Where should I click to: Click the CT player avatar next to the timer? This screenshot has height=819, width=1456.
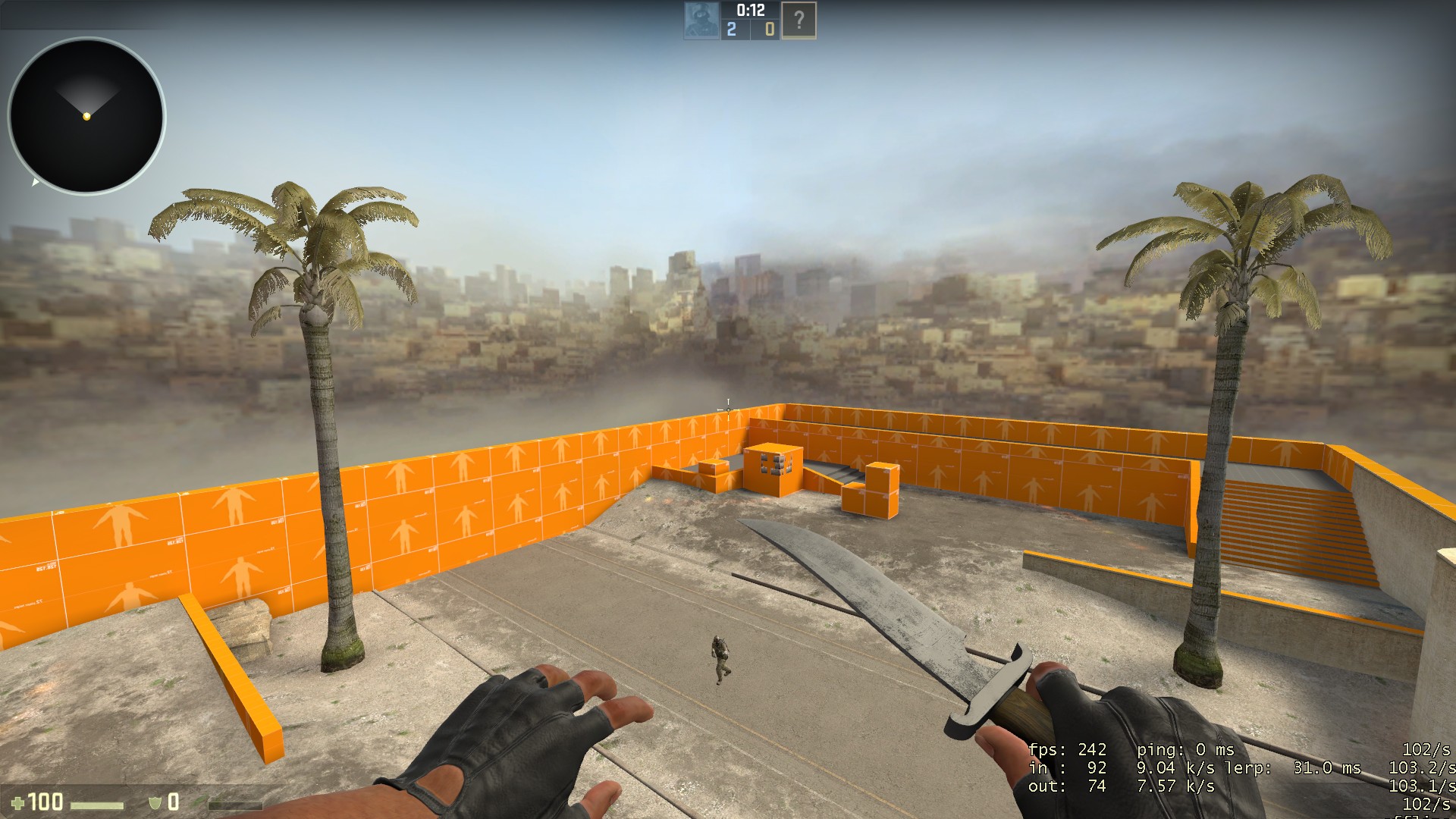tap(701, 20)
